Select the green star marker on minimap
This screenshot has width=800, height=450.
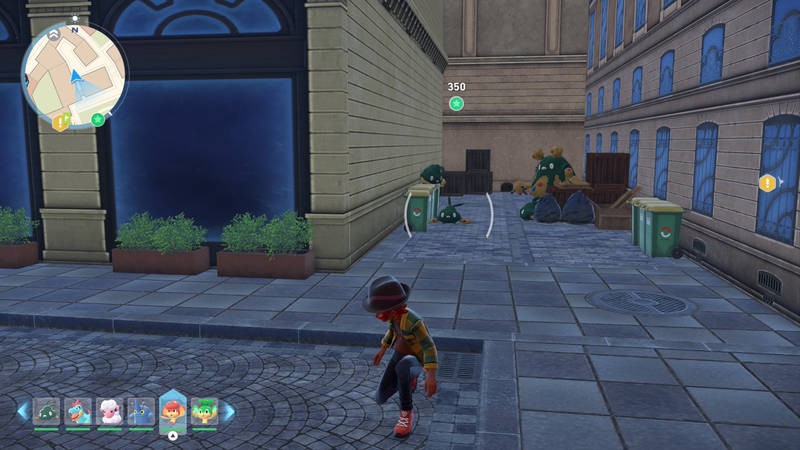pyautogui.click(x=98, y=120)
